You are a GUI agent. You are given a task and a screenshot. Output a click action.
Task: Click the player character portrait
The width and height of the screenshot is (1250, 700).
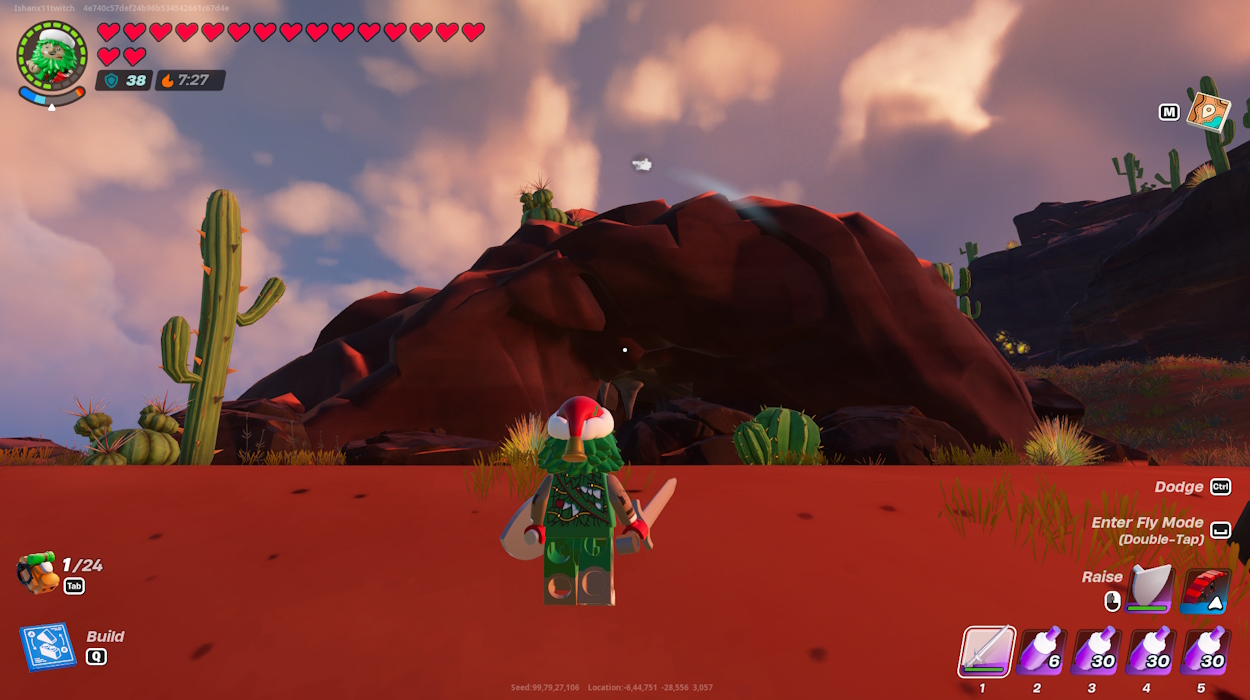tap(51, 55)
